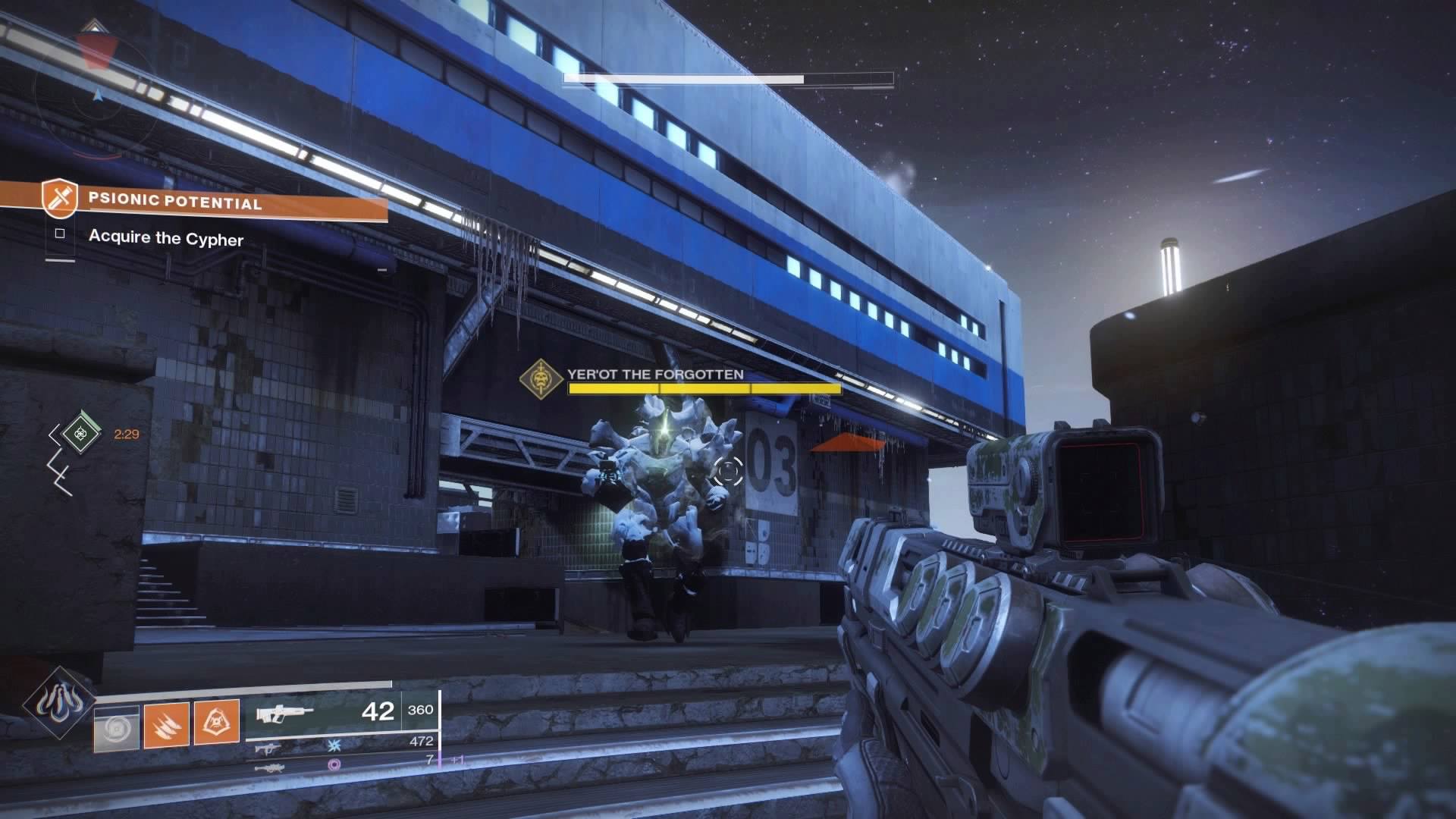Click Yer'ot the Forgotten's skull diamond marker
This screenshot has height=819, width=1456.
pyautogui.click(x=540, y=378)
